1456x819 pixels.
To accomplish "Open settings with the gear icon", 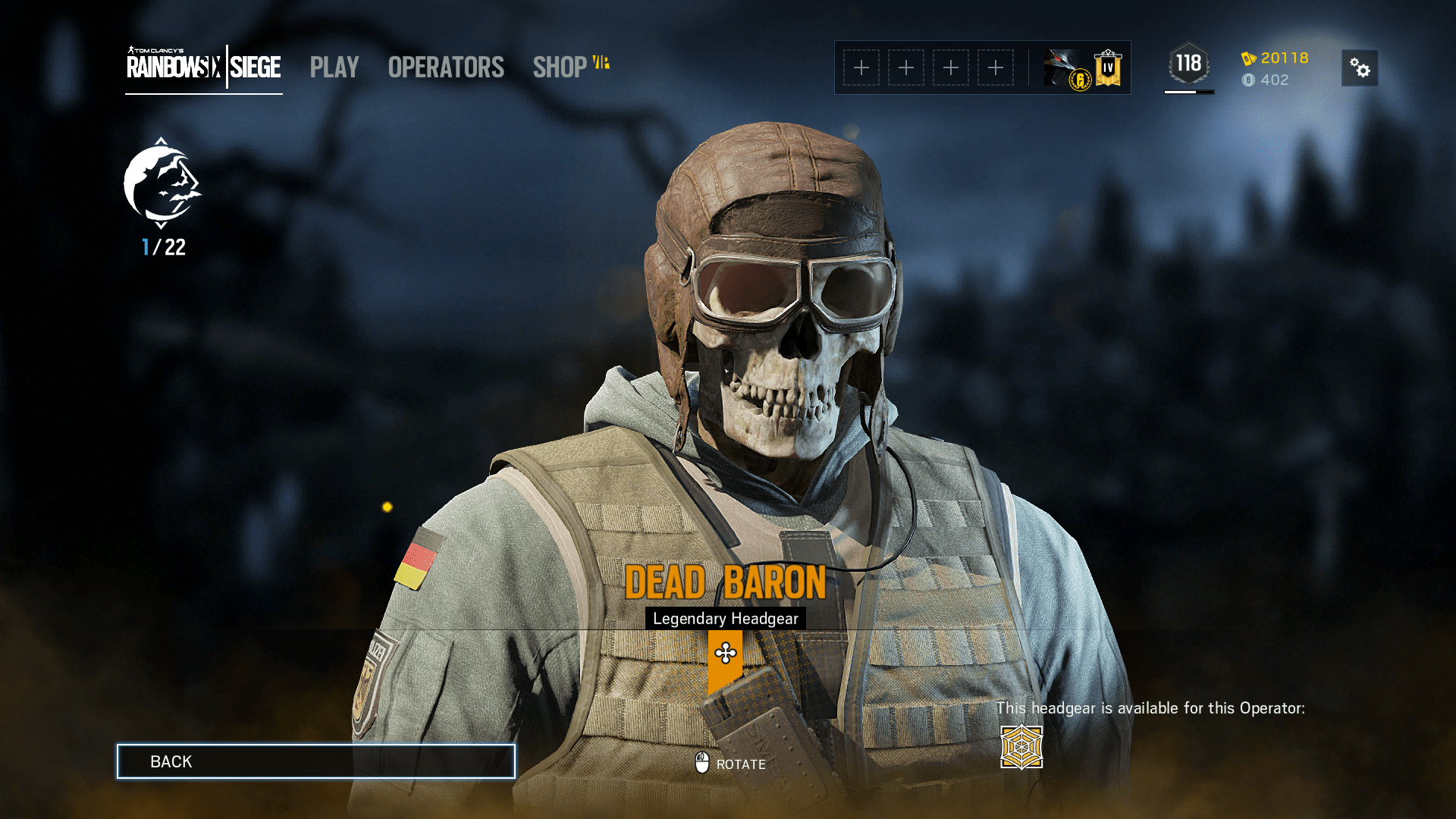I will click(x=1359, y=68).
